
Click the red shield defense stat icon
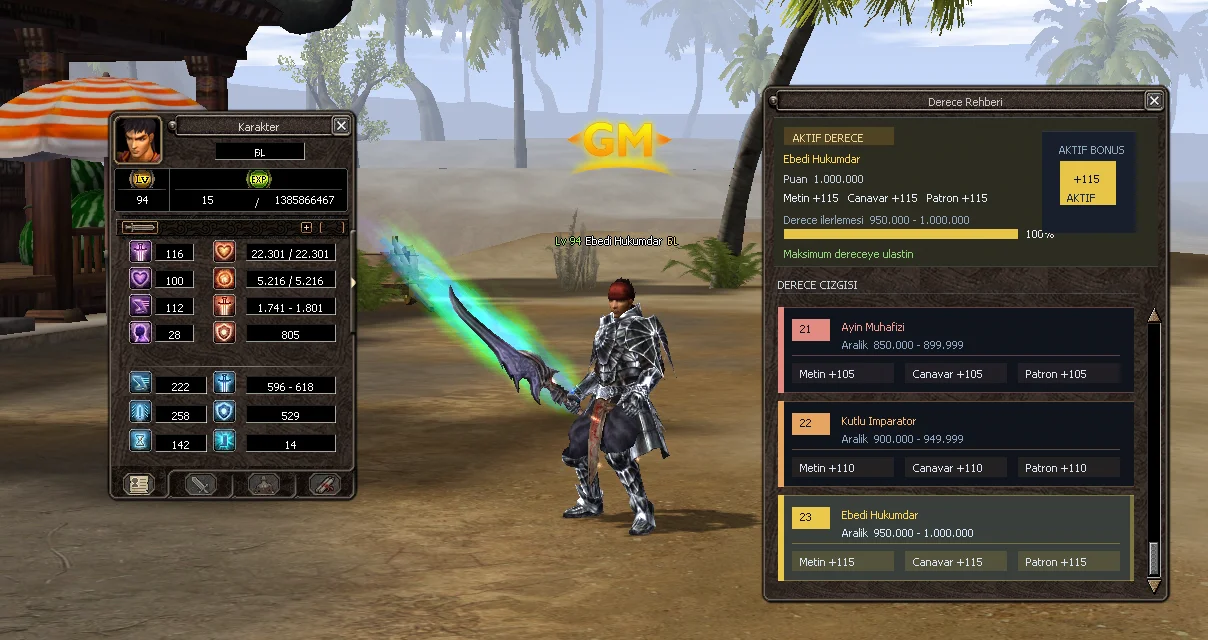coord(224,333)
